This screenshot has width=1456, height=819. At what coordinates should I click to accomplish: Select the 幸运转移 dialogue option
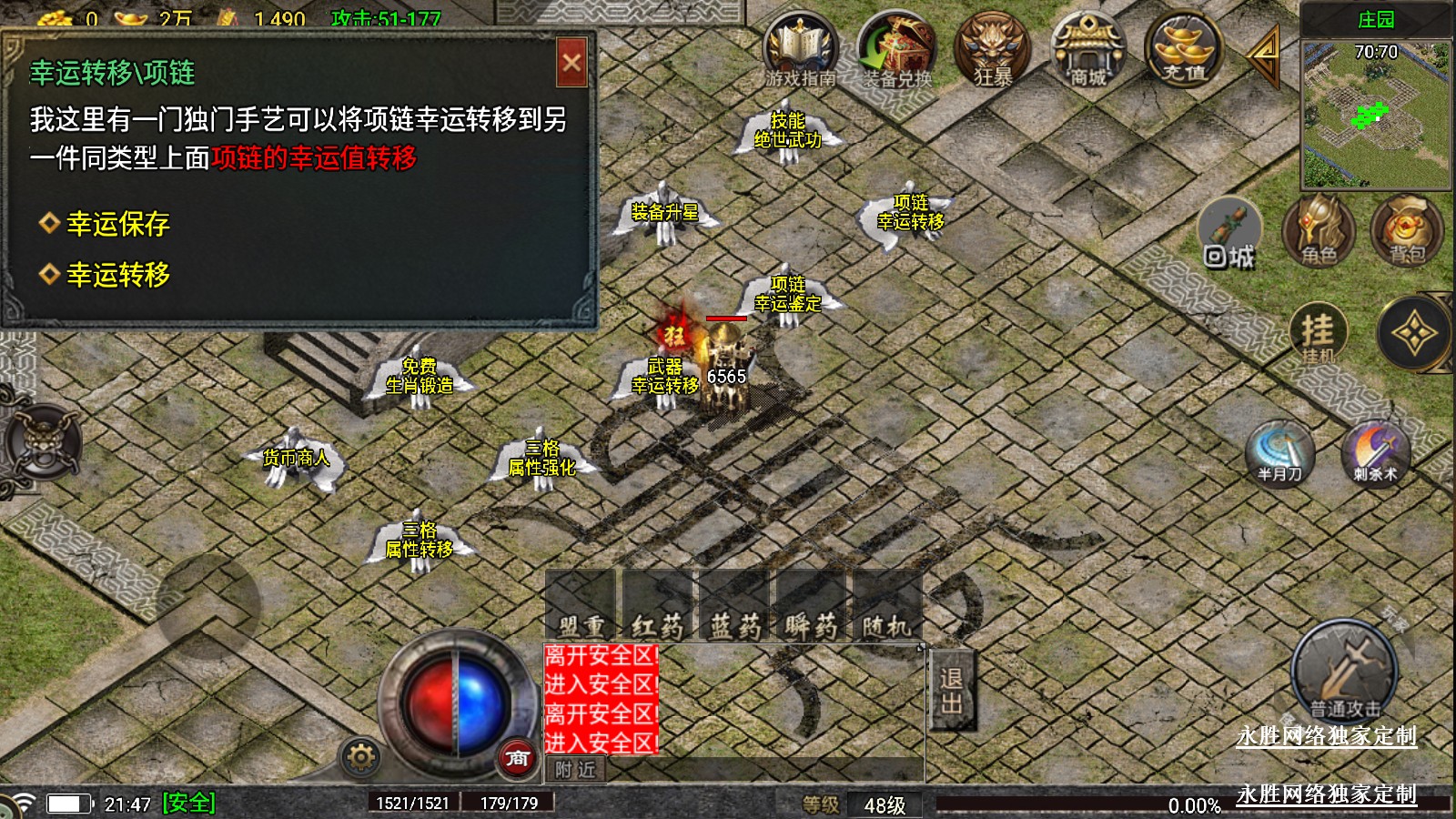116,275
